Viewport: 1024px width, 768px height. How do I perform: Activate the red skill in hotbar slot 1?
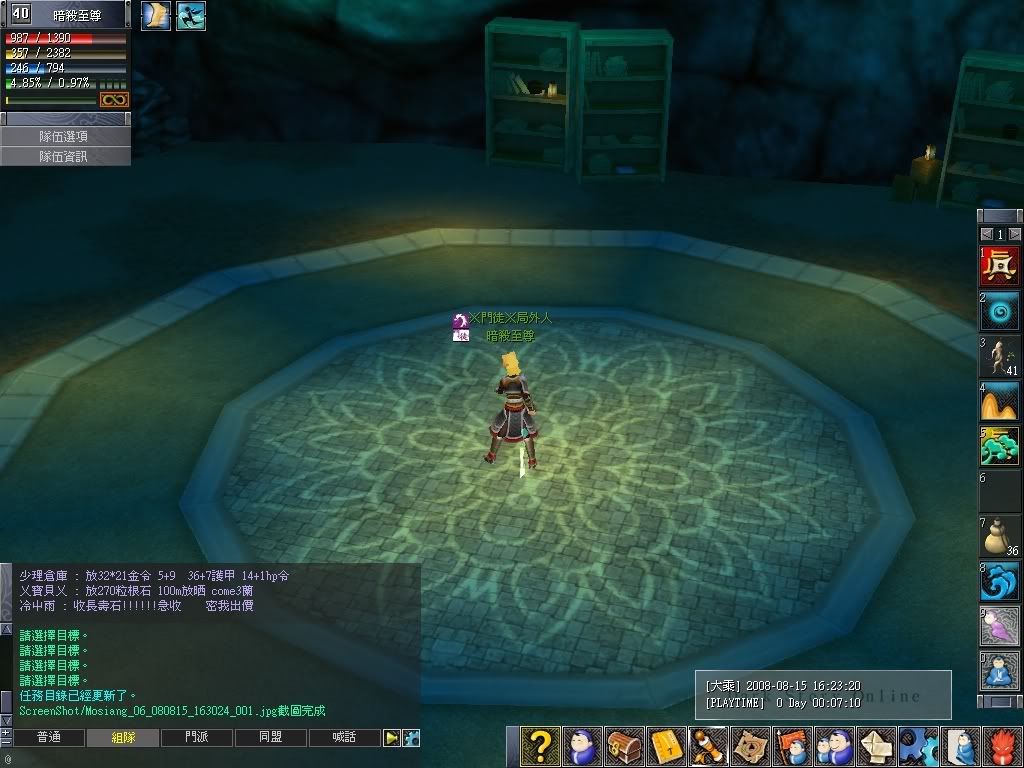[999, 265]
